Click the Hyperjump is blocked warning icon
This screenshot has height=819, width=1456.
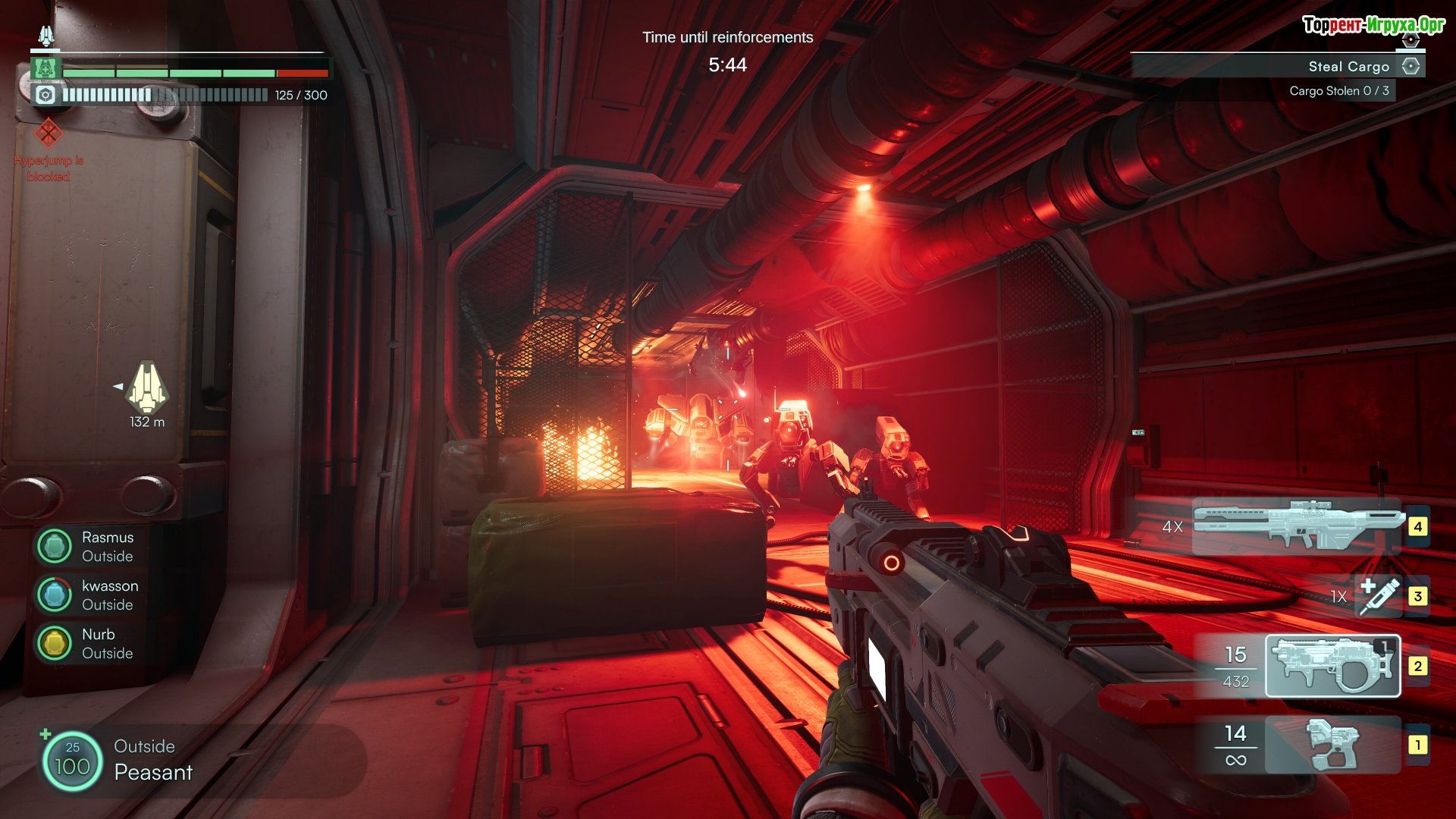(49, 133)
